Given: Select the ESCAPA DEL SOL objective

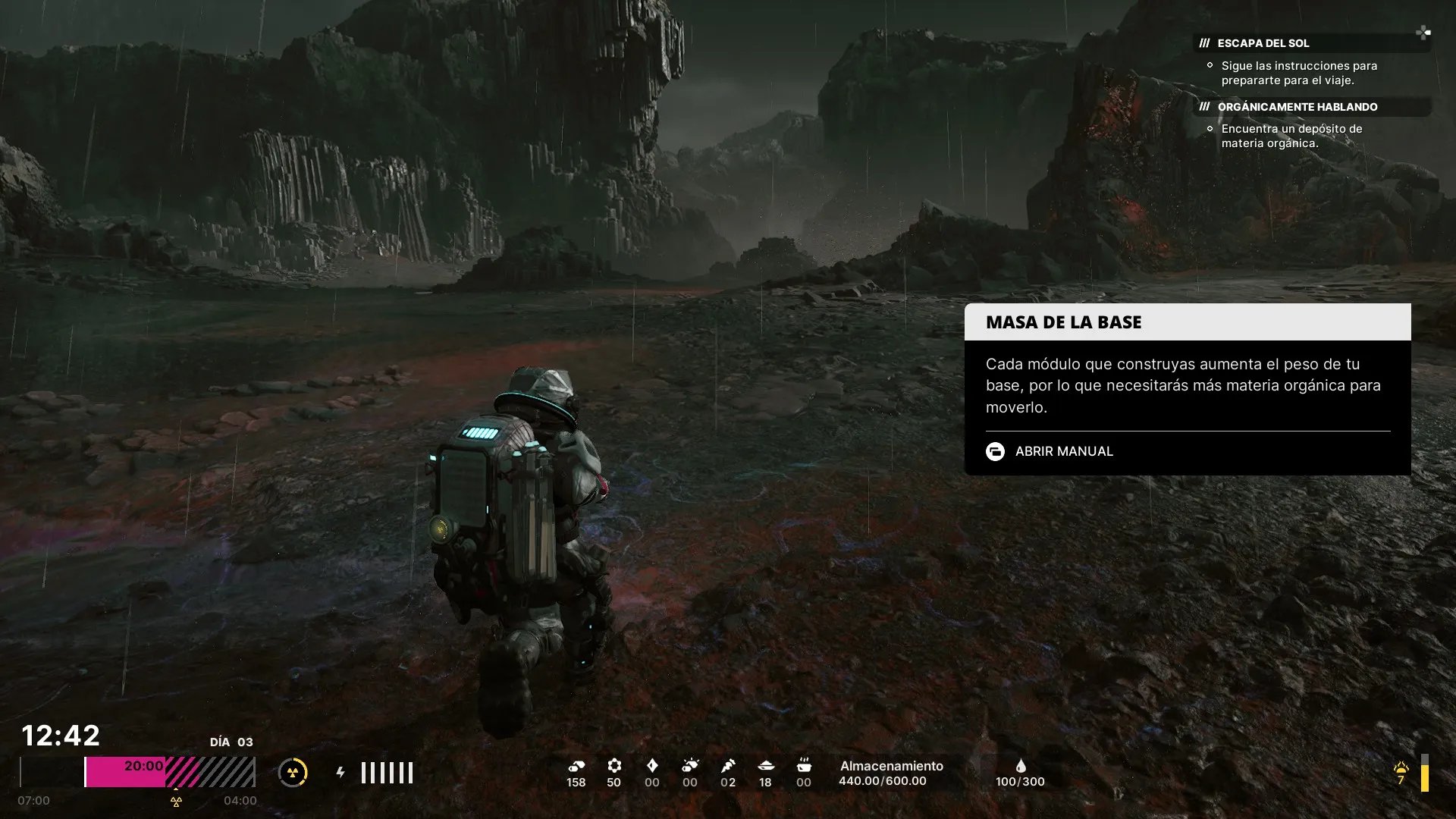Looking at the screenshot, I should (x=1263, y=43).
